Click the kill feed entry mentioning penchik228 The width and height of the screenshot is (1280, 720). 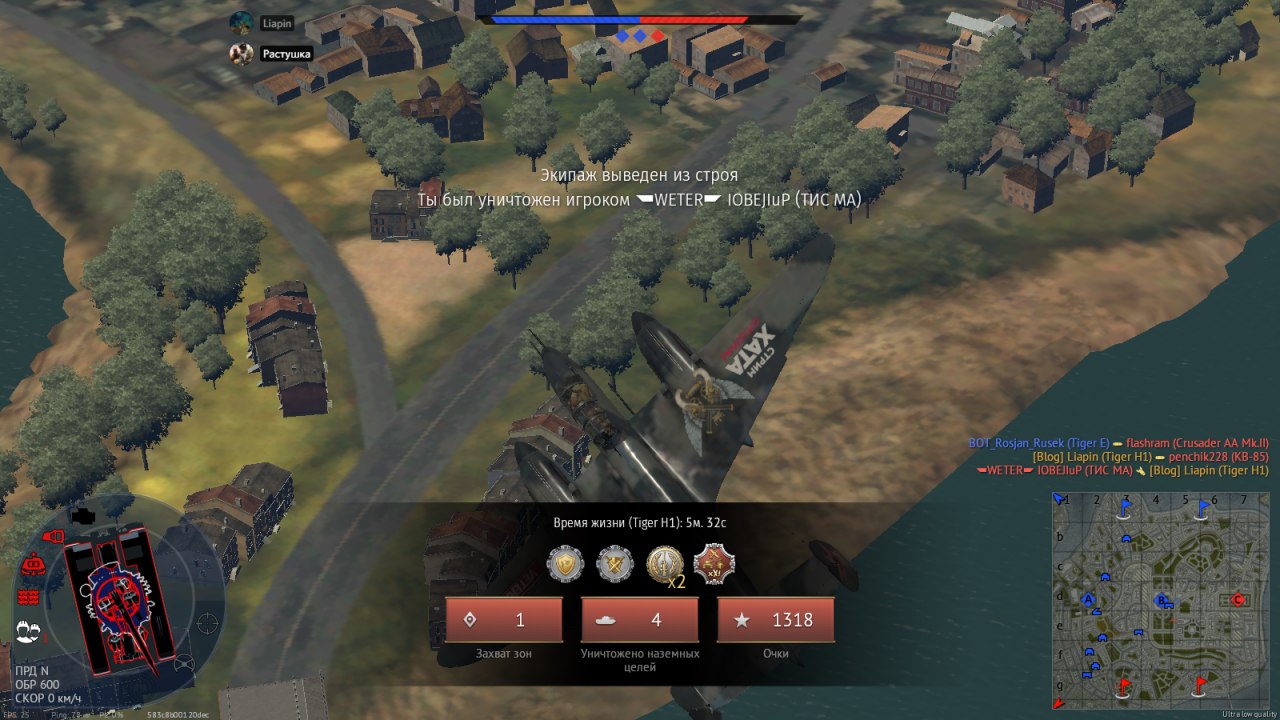coord(1150,457)
